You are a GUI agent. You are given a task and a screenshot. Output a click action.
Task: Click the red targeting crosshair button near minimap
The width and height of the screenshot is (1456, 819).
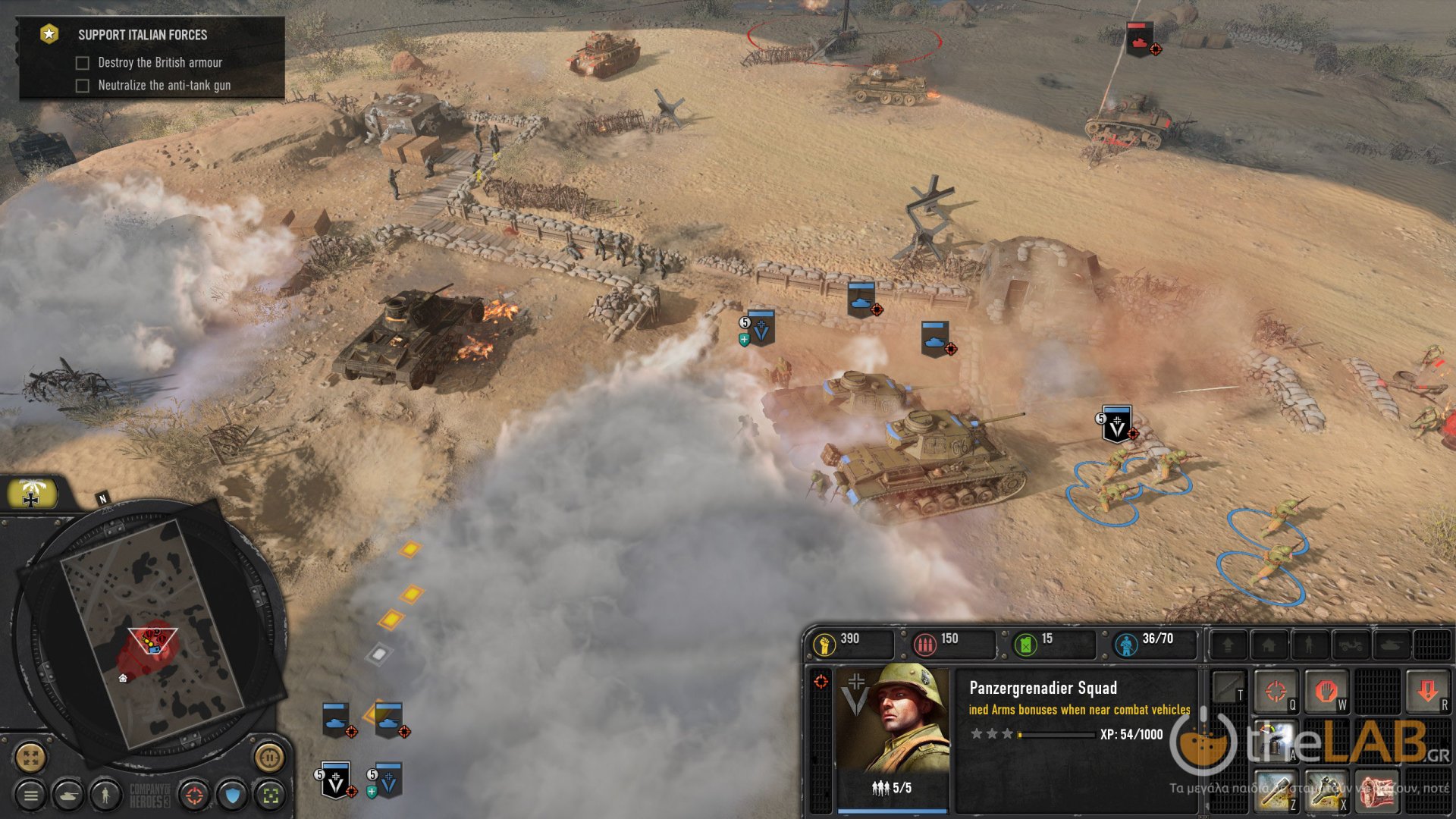point(193,796)
